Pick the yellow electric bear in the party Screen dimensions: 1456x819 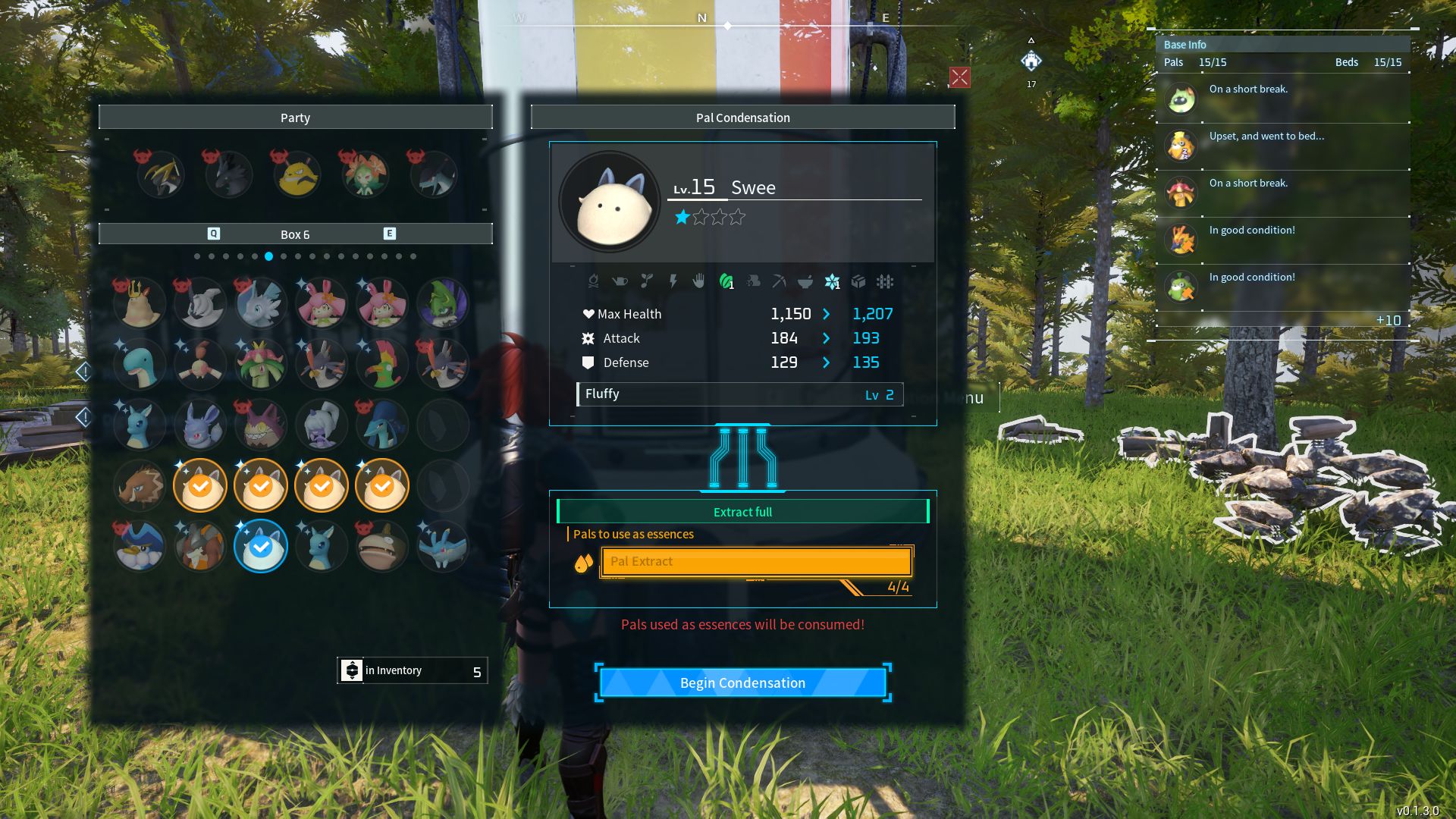click(297, 174)
